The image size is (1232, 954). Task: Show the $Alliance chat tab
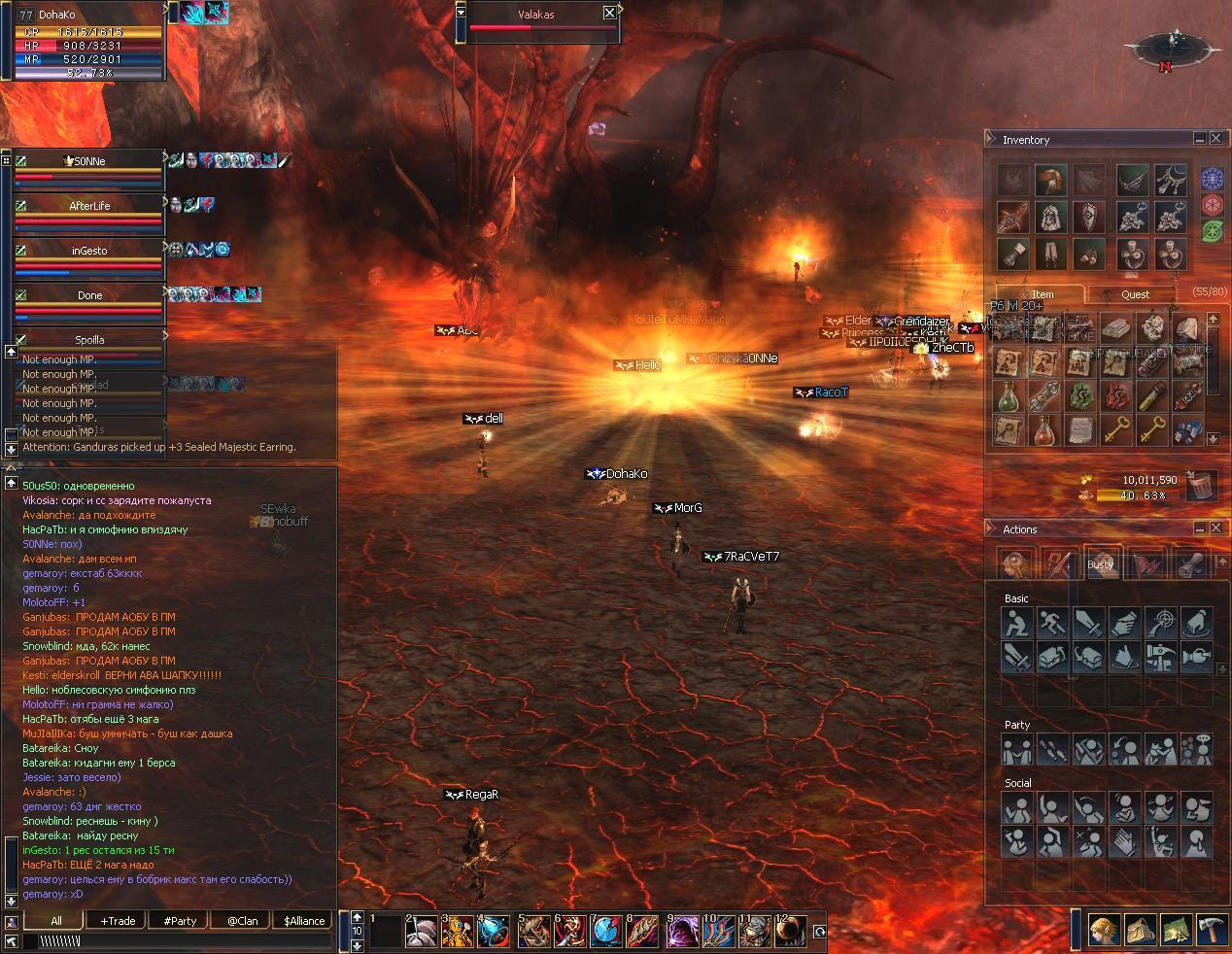tap(304, 921)
